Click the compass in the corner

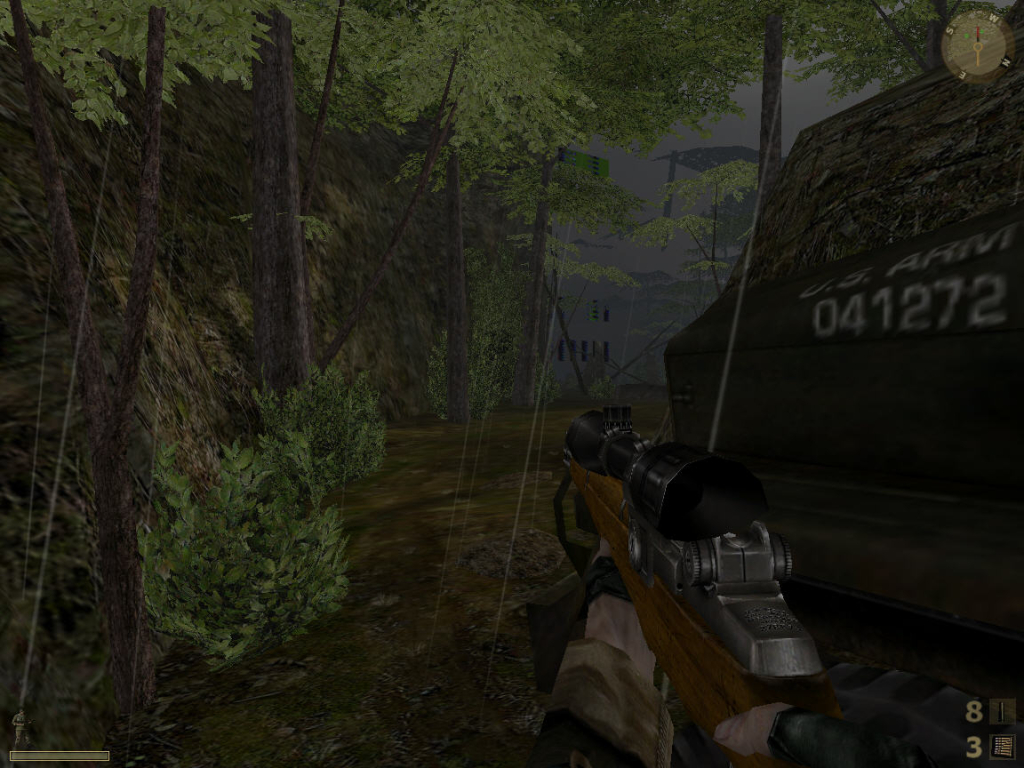pos(976,45)
